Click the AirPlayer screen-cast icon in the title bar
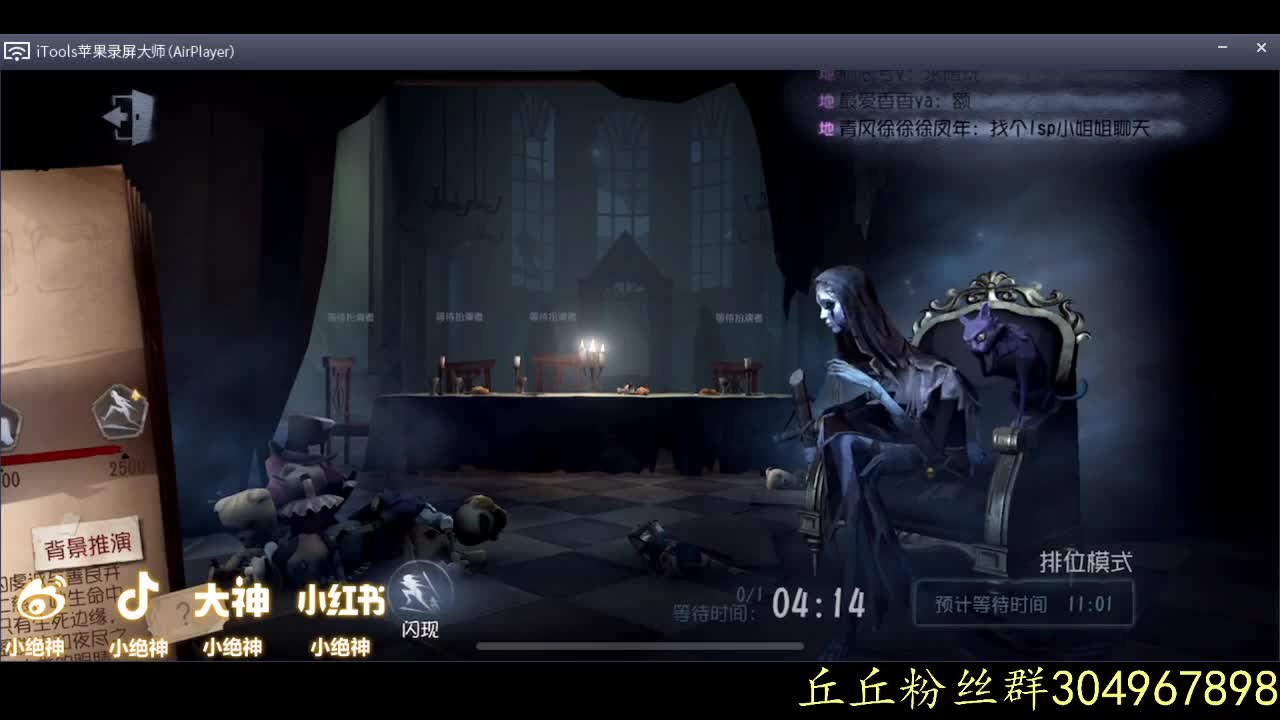Screen dimensions: 1280x720 pyautogui.click(x=17, y=48)
